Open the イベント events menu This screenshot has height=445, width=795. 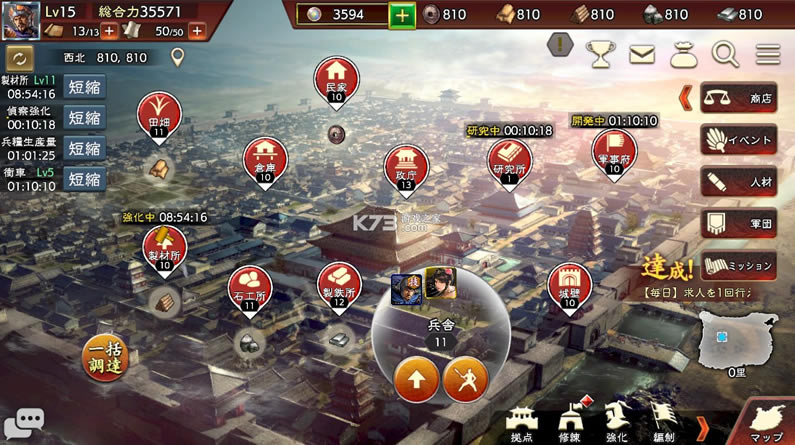pos(738,139)
